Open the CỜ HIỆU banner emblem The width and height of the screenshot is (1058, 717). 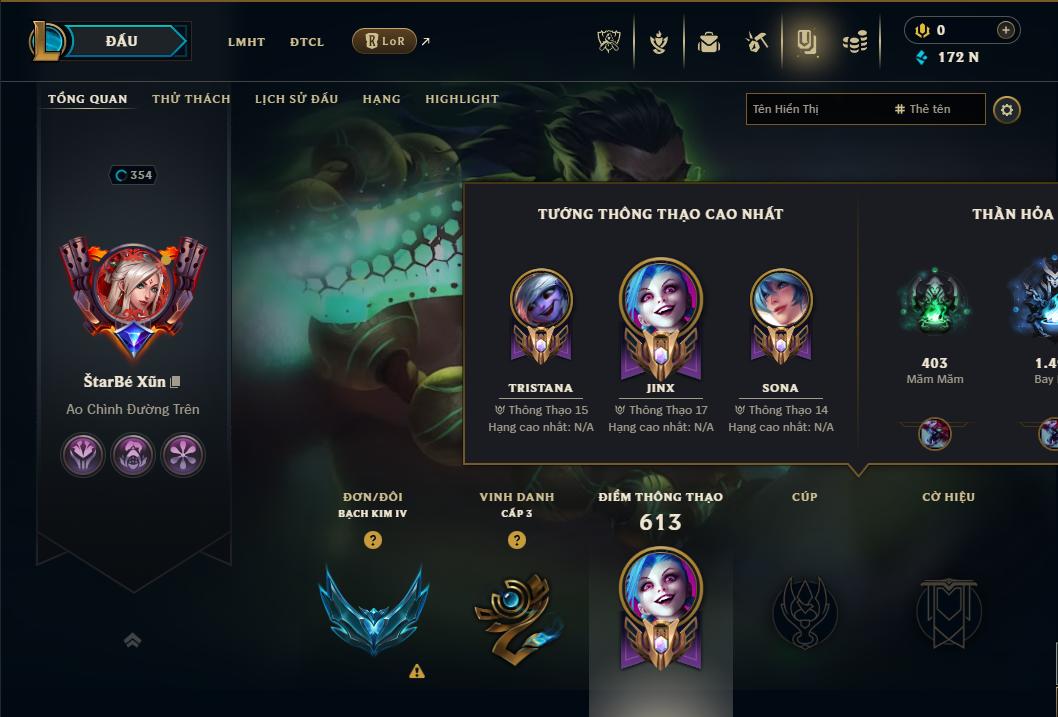(x=948, y=610)
